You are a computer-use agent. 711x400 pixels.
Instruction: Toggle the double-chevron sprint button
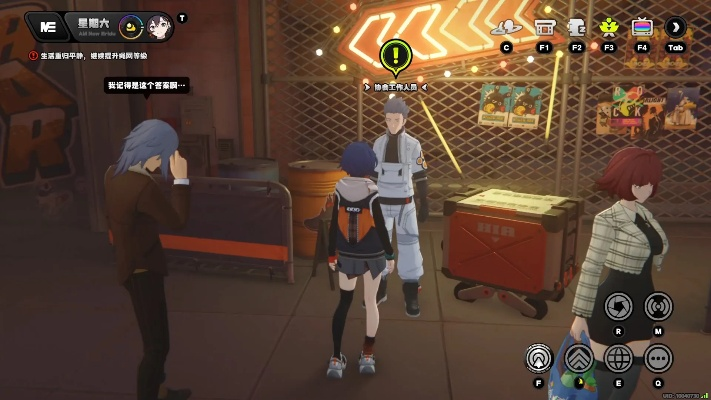(x=580, y=357)
